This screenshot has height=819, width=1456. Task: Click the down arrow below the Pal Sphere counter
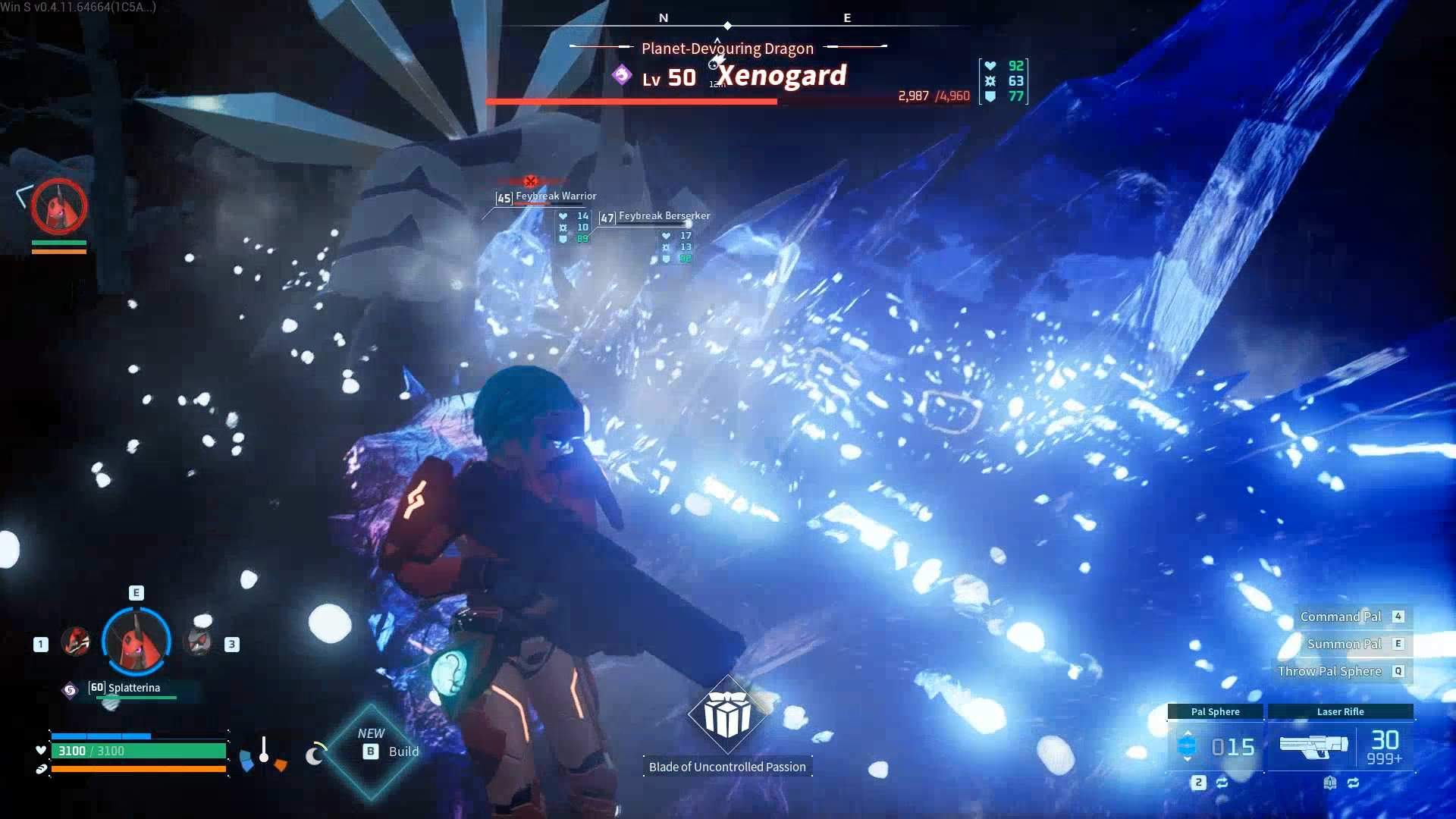coord(1187,759)
